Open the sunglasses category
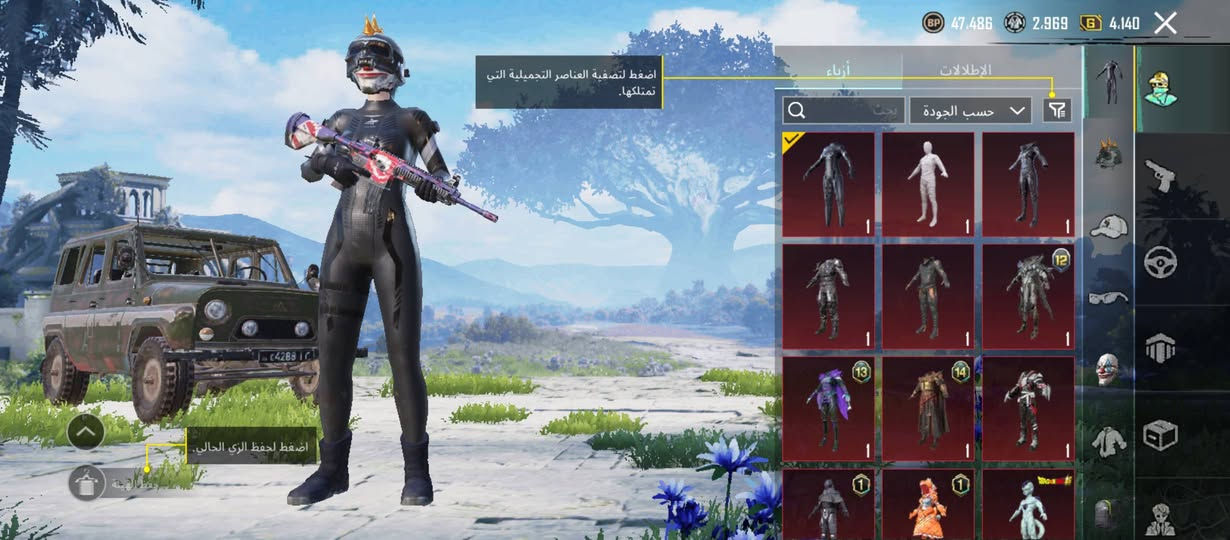The width and height of the screenshot is (1230, 540). click(1108, 297)
